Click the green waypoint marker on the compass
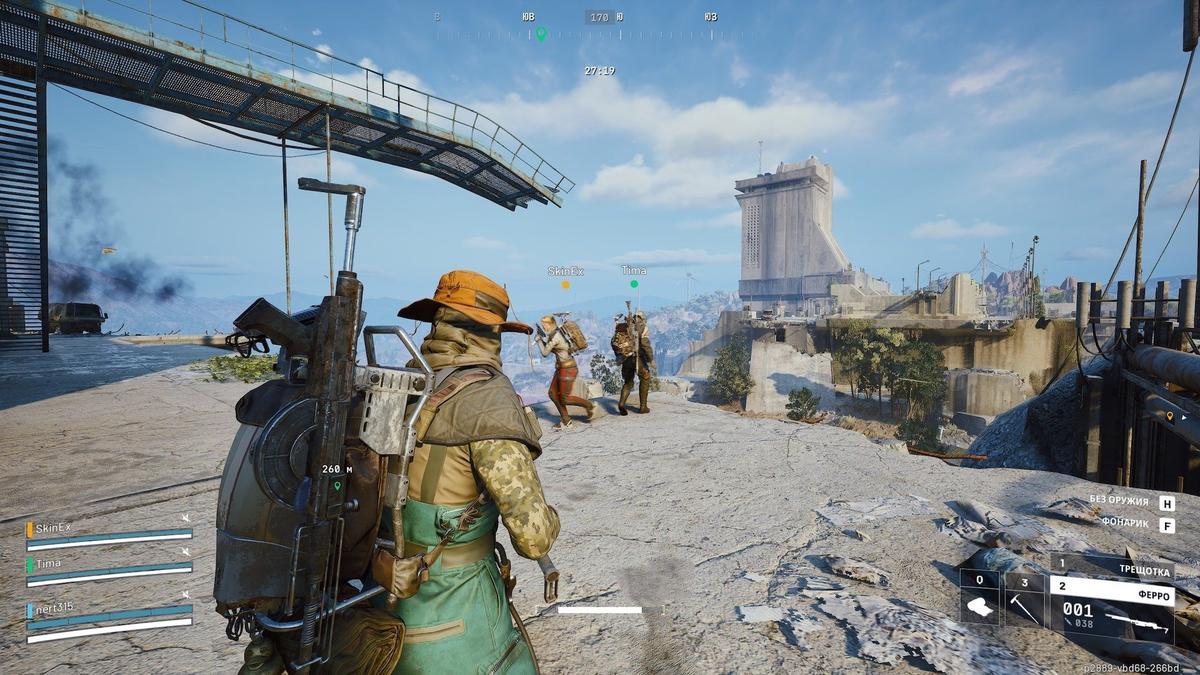The height and width of the screenshot is (675, 1200). click(x=541, y=34)
